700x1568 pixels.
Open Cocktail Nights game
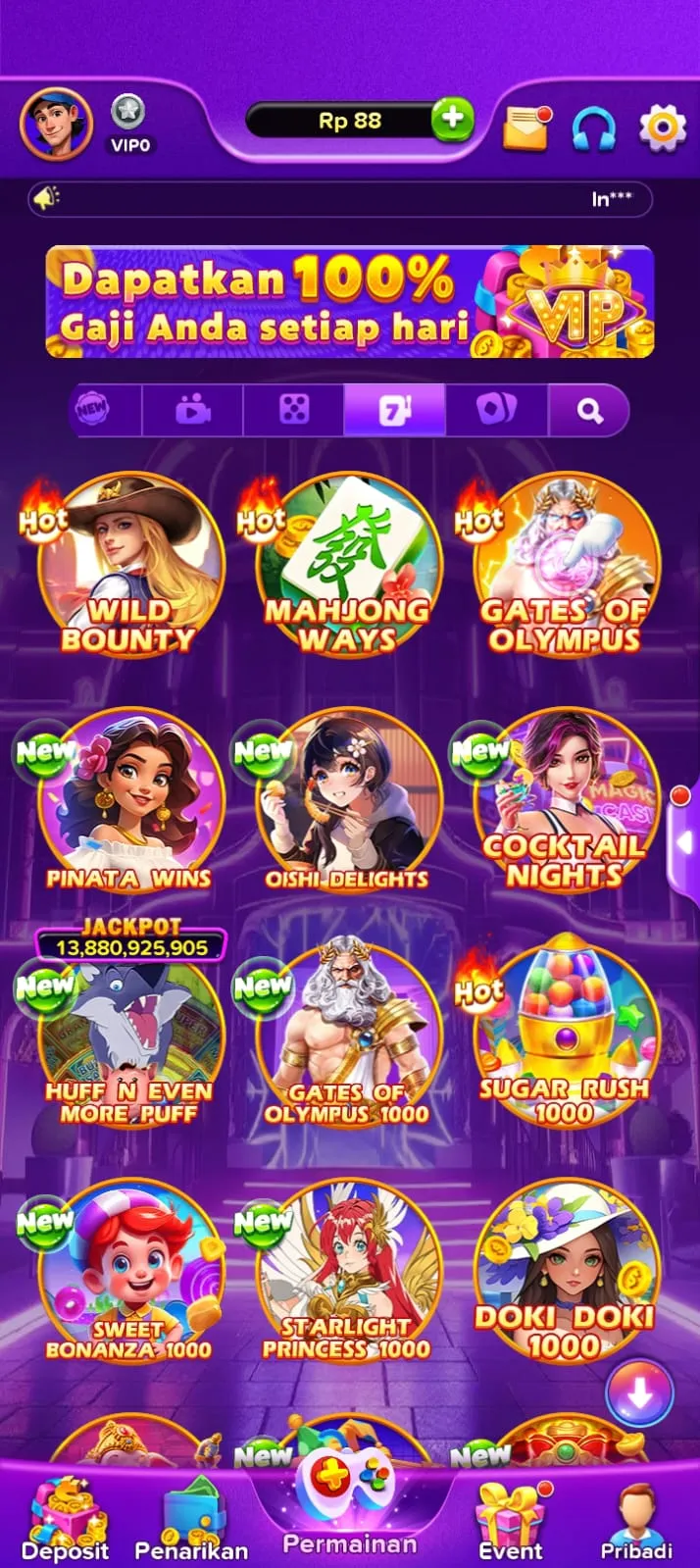565,801
